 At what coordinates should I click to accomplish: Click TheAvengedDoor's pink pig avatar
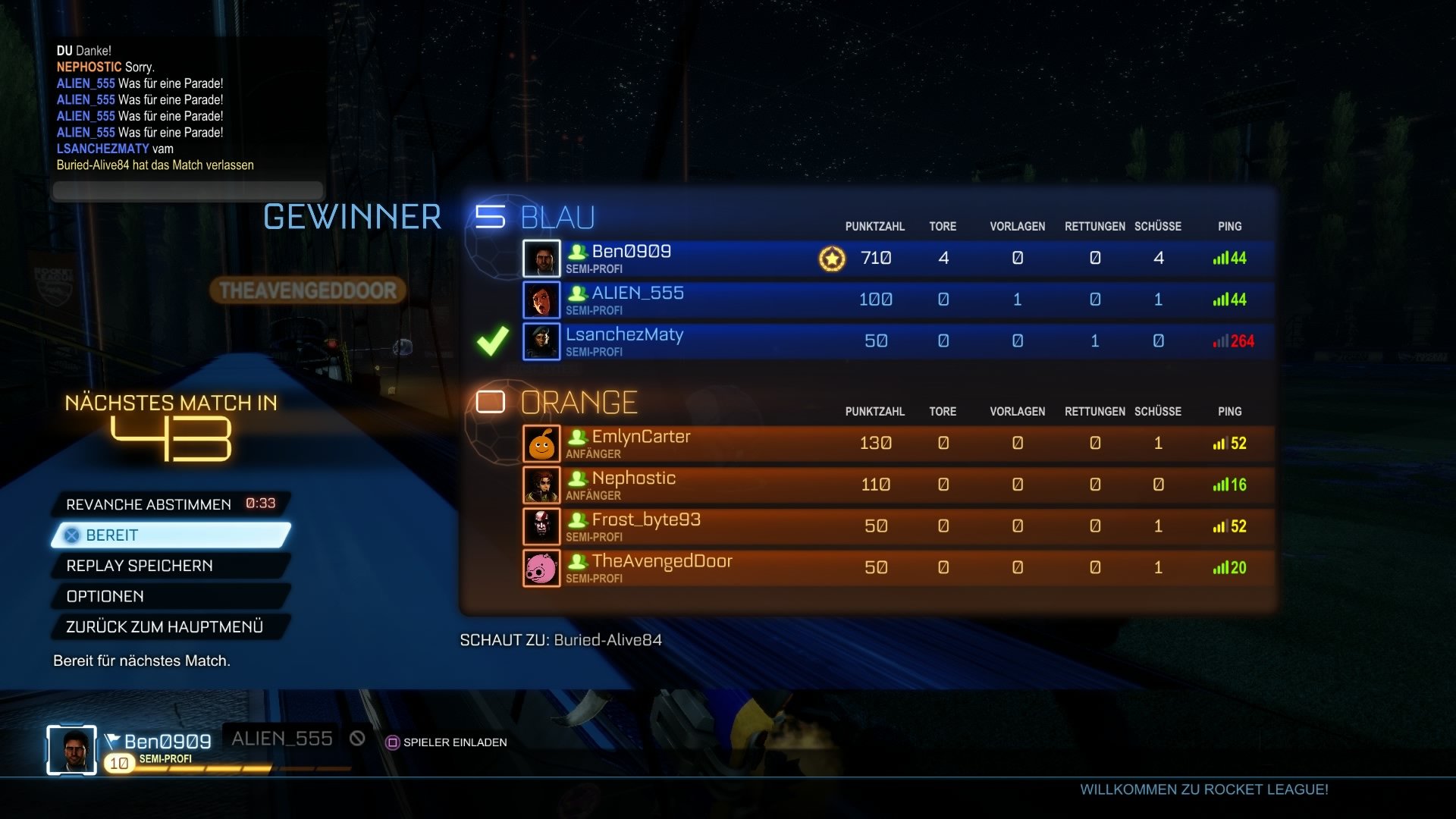pyautogui.click(x=541, y=568)
